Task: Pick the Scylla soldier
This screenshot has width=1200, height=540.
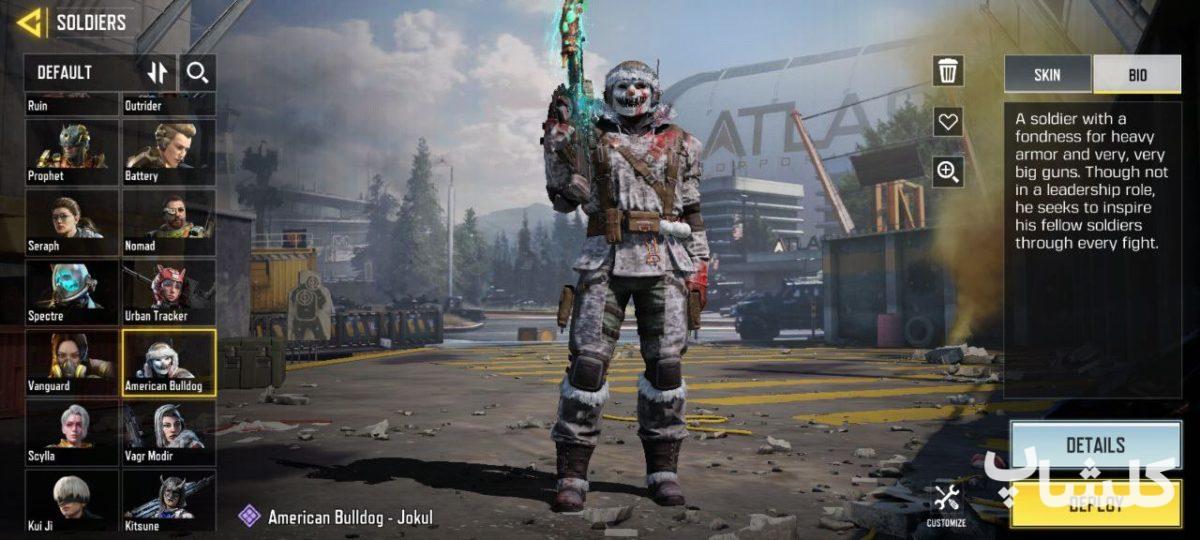Action: pyautogui.click(x=71, y=432)
